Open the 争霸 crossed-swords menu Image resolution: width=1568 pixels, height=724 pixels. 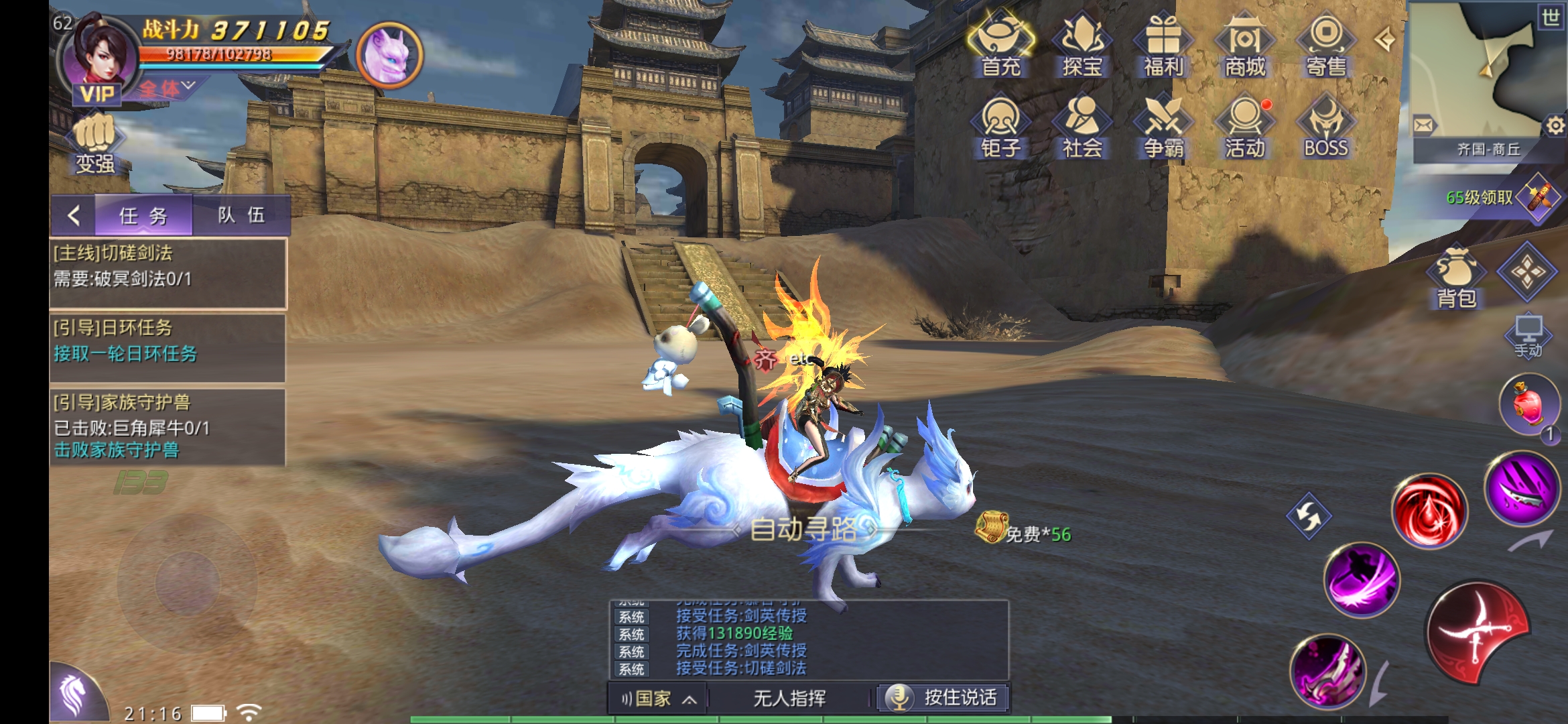(1164, 127)
